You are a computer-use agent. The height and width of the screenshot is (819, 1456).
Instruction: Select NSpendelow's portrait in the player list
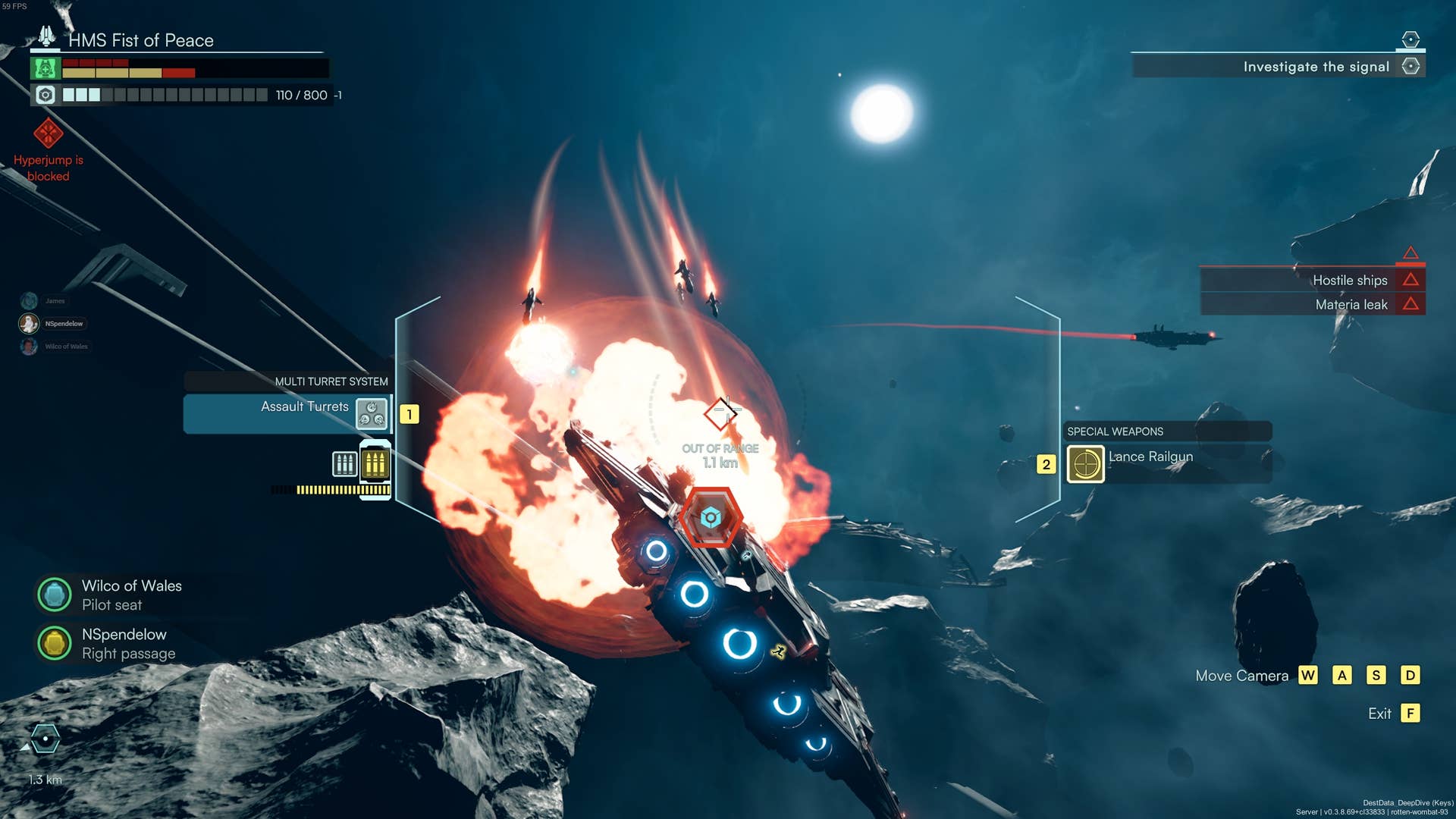(29, 324)
